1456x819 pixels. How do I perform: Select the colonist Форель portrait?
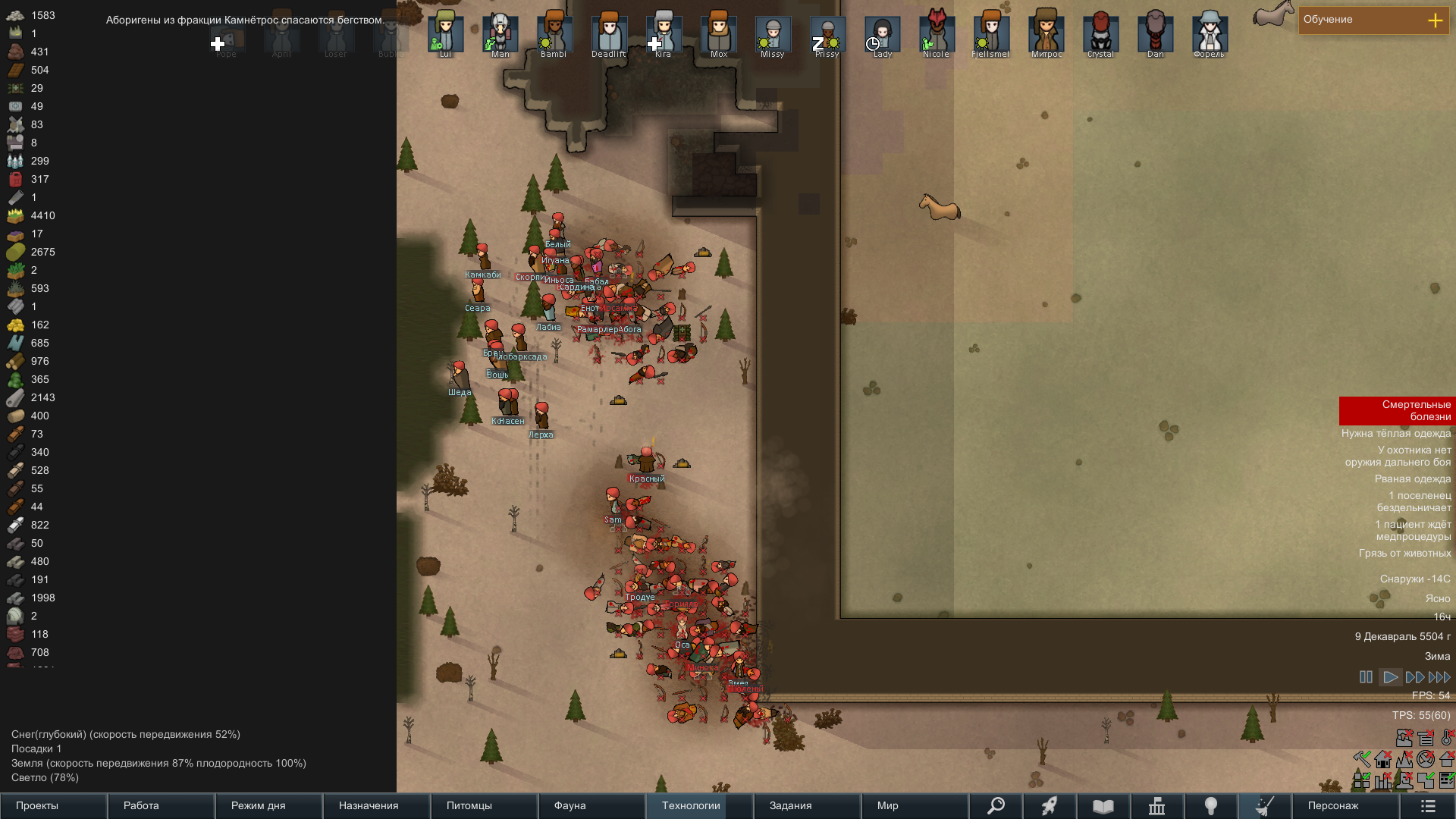click(1210, 34)
